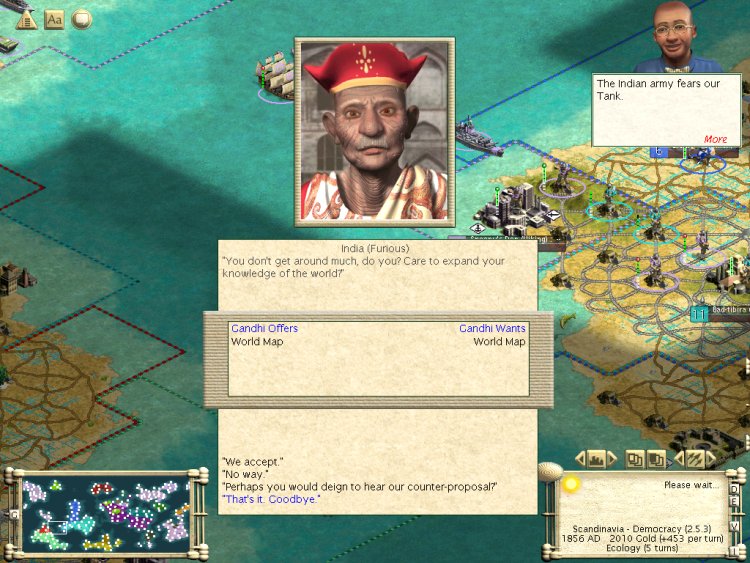750x563 pixels.
Task: Go to the previous city arrow
Action: pyautogui.click(x=580, y=459)
